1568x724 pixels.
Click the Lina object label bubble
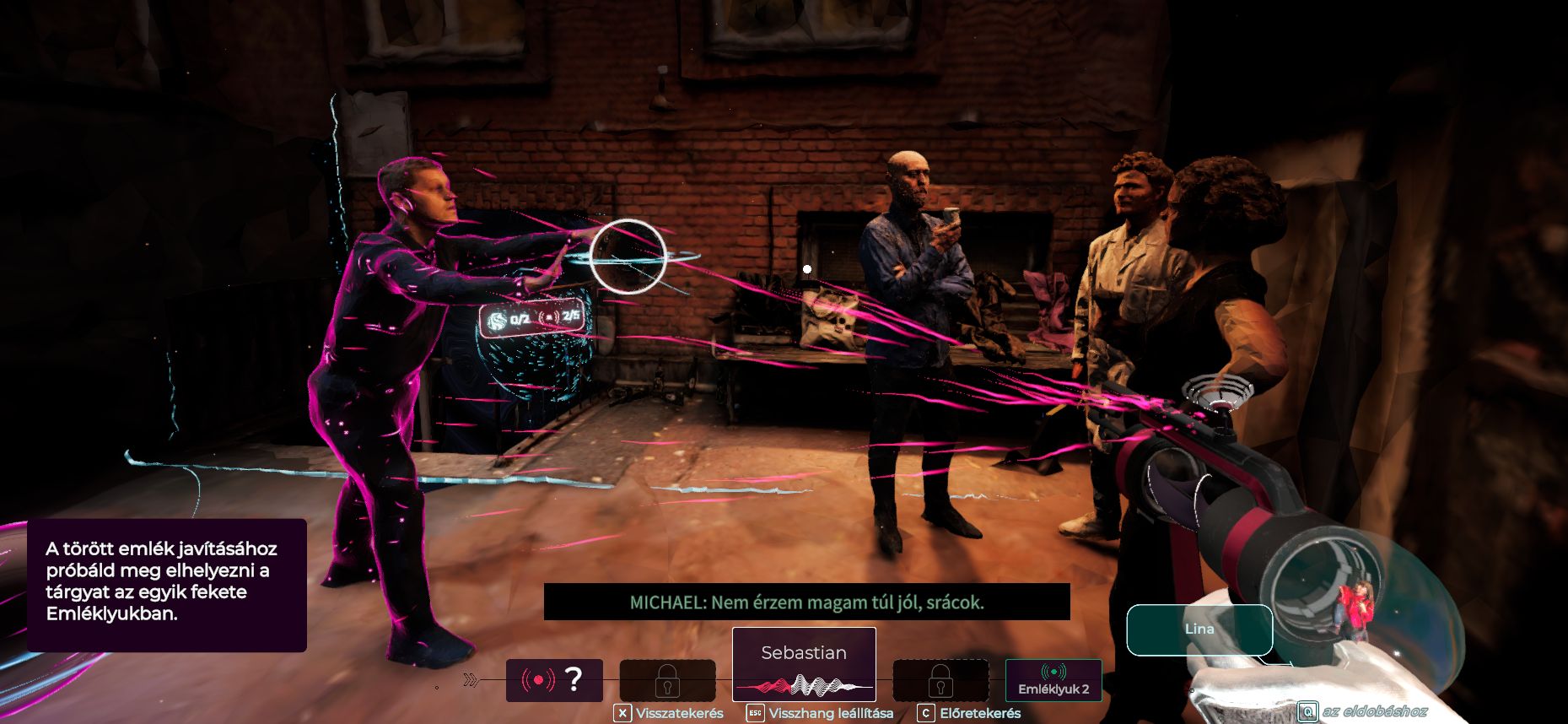[x=1199, y=629]
